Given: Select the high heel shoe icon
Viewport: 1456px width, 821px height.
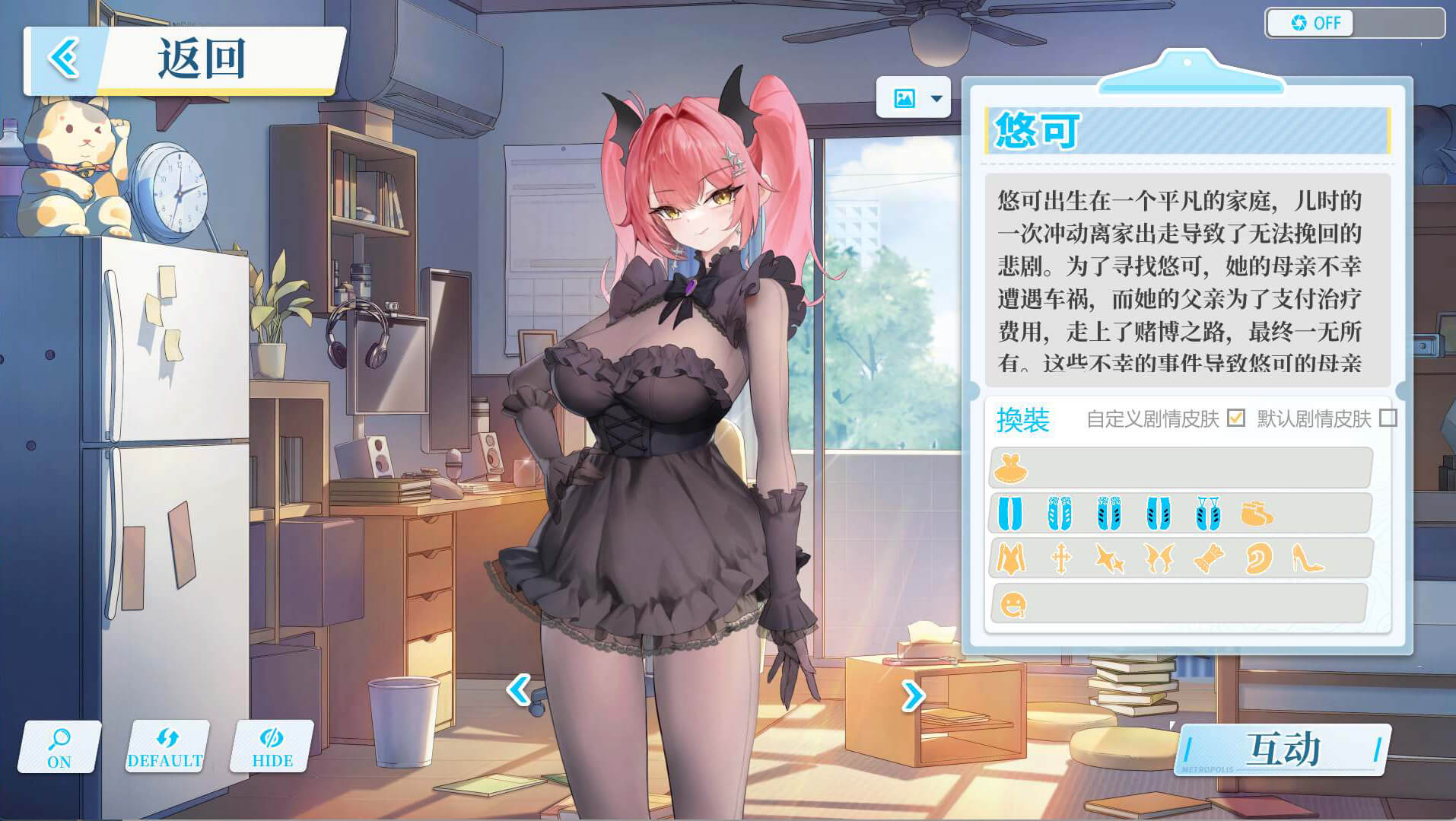Looking at the screenshot, I should pos(1307,559).
